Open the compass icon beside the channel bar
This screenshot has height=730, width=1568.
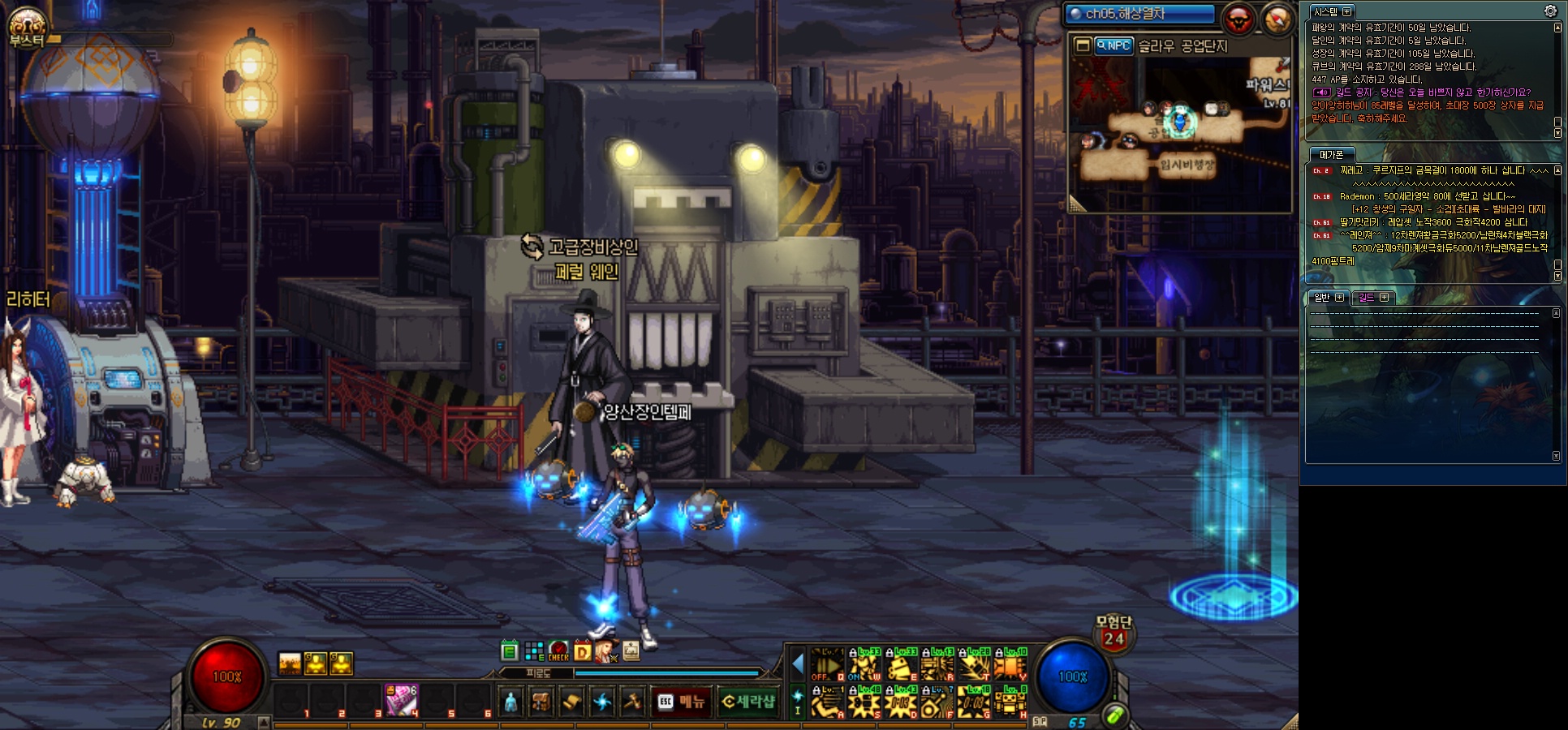[1275, 18]
